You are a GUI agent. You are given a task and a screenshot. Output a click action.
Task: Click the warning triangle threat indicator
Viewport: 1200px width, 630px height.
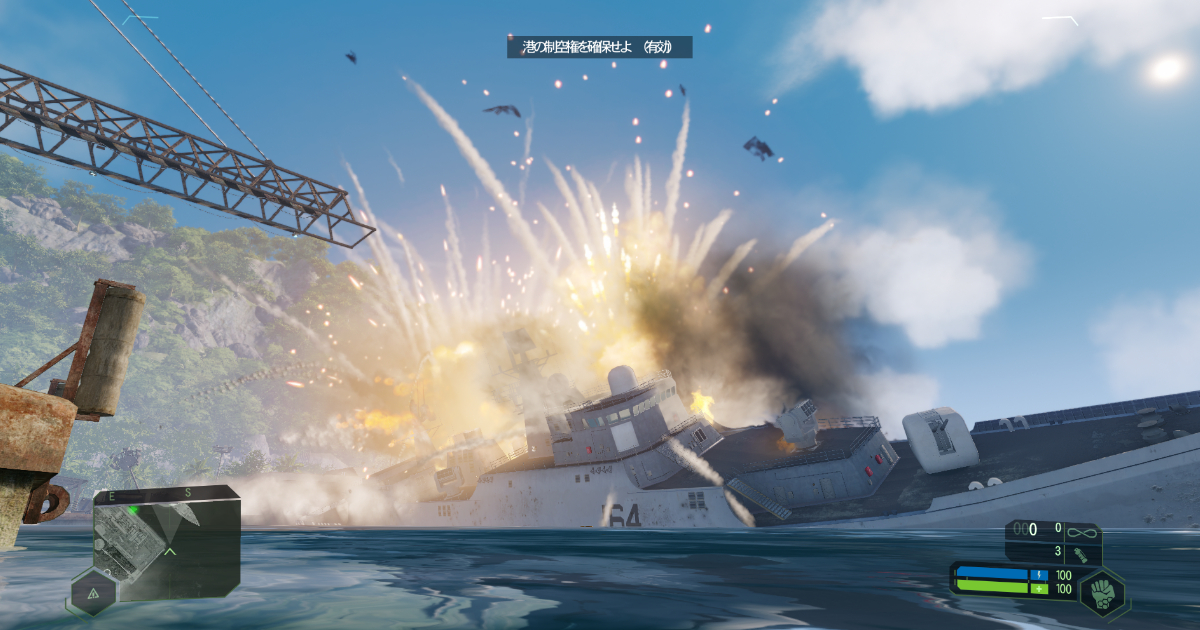pos(92,593)
